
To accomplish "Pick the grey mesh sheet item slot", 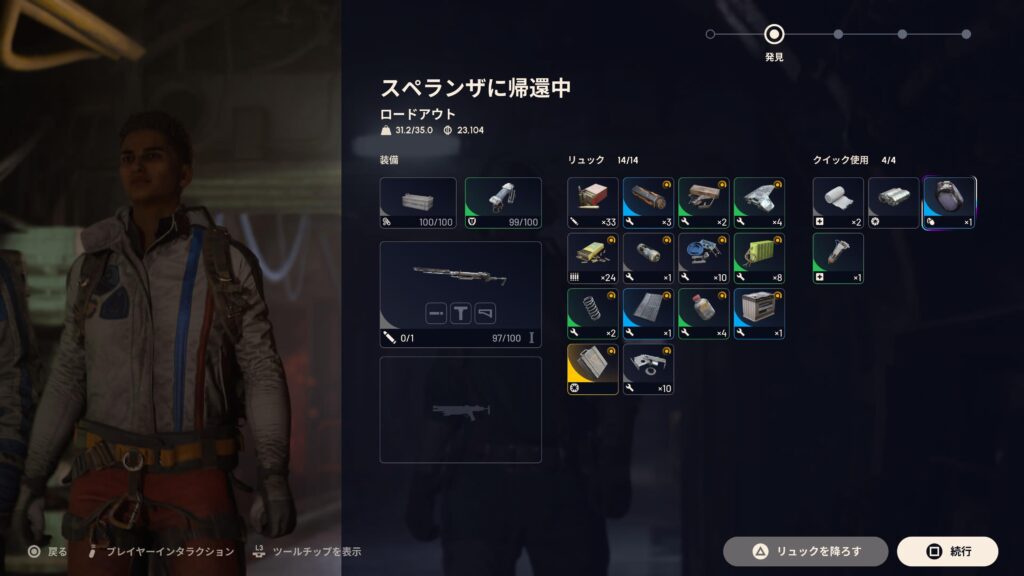I will 648,314.
